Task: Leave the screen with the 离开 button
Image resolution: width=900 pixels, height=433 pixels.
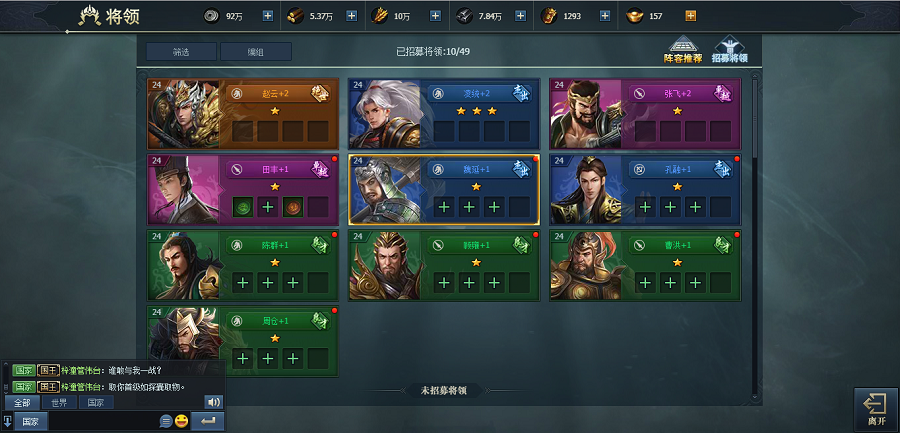Action: tap(875, 408)
